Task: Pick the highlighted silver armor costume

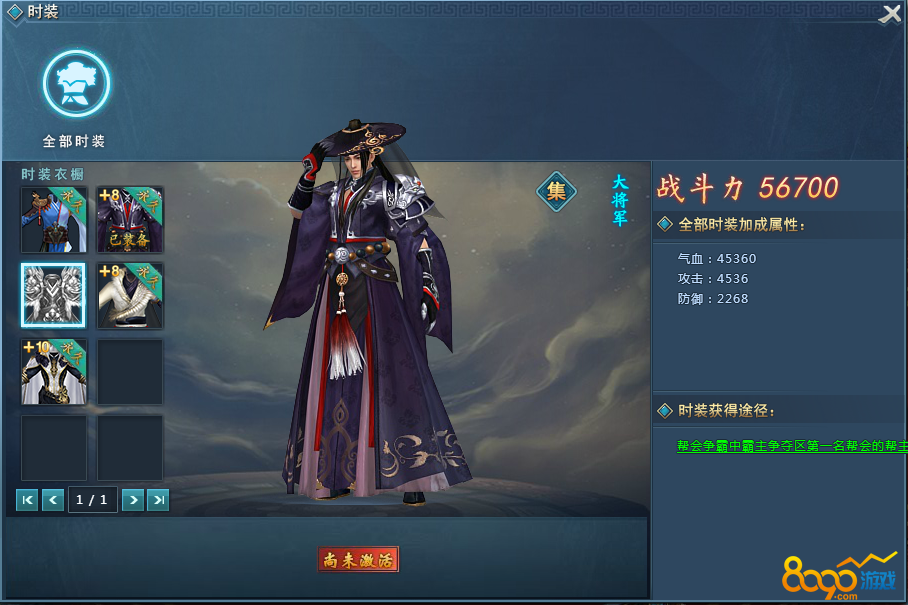Action: [54, 295]
